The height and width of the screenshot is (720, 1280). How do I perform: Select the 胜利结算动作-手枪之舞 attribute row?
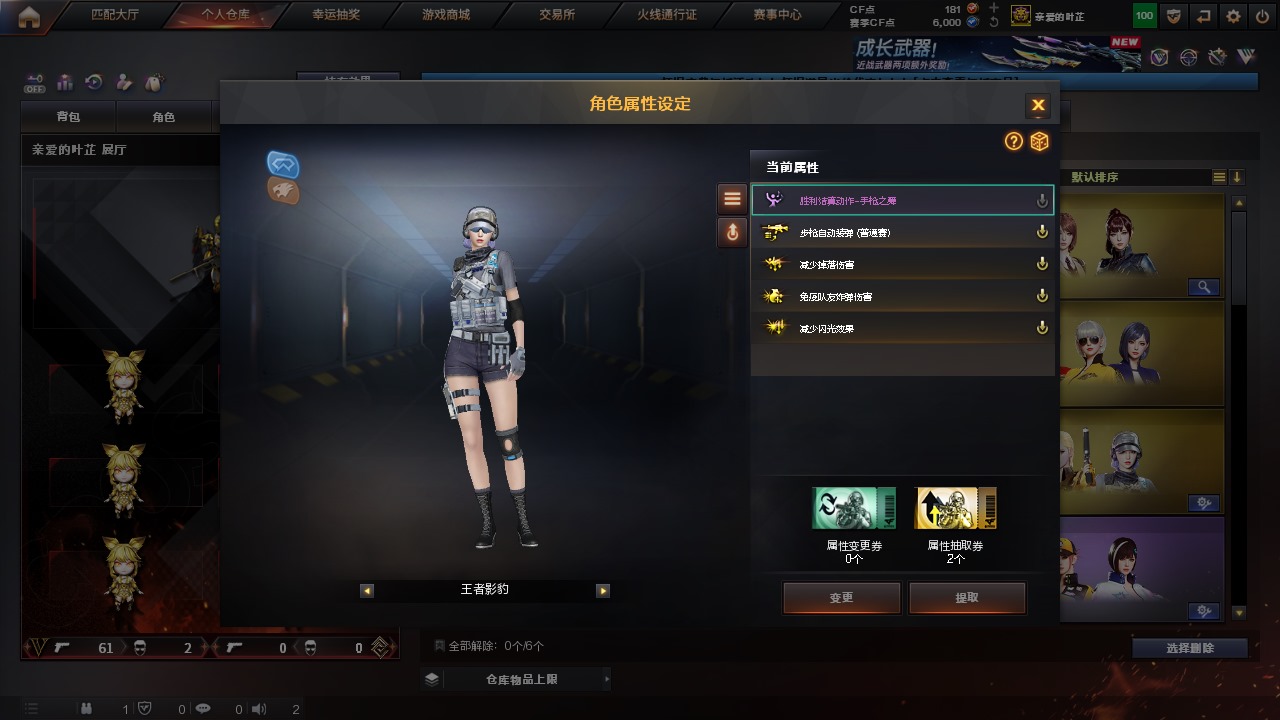[x=902, y=201]
